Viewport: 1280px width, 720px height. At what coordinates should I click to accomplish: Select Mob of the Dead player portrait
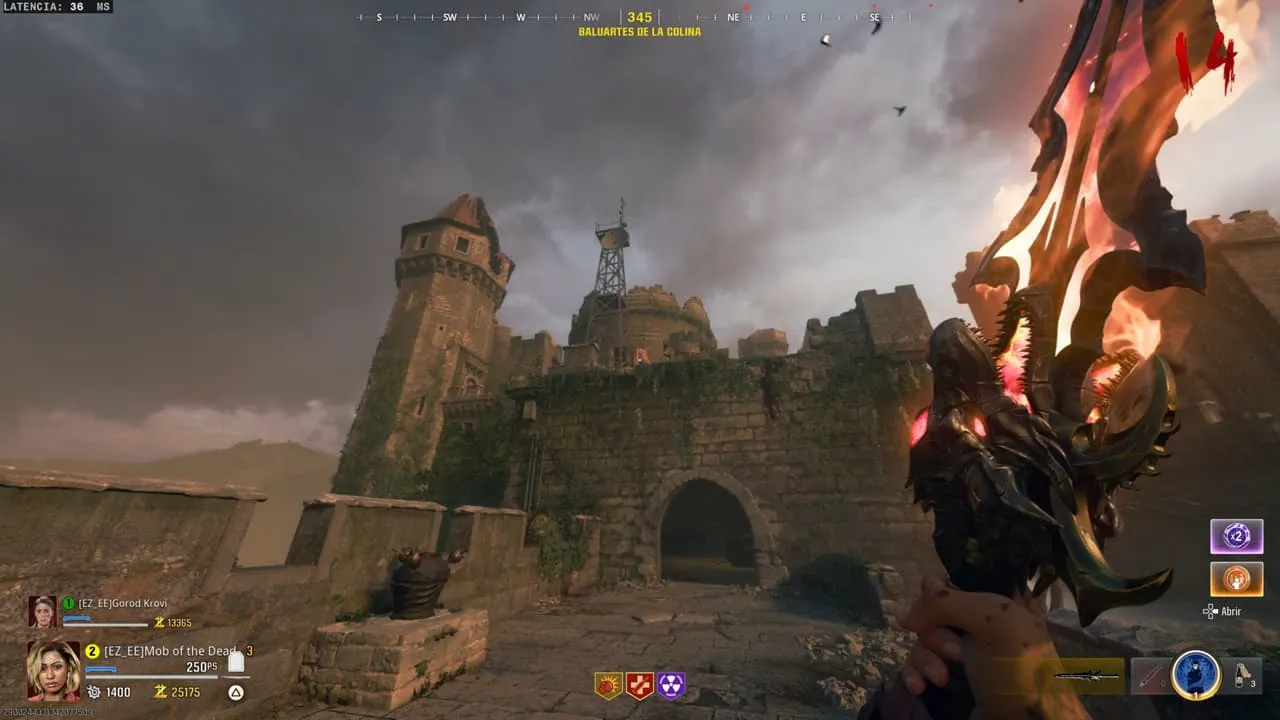coord(53,670)
